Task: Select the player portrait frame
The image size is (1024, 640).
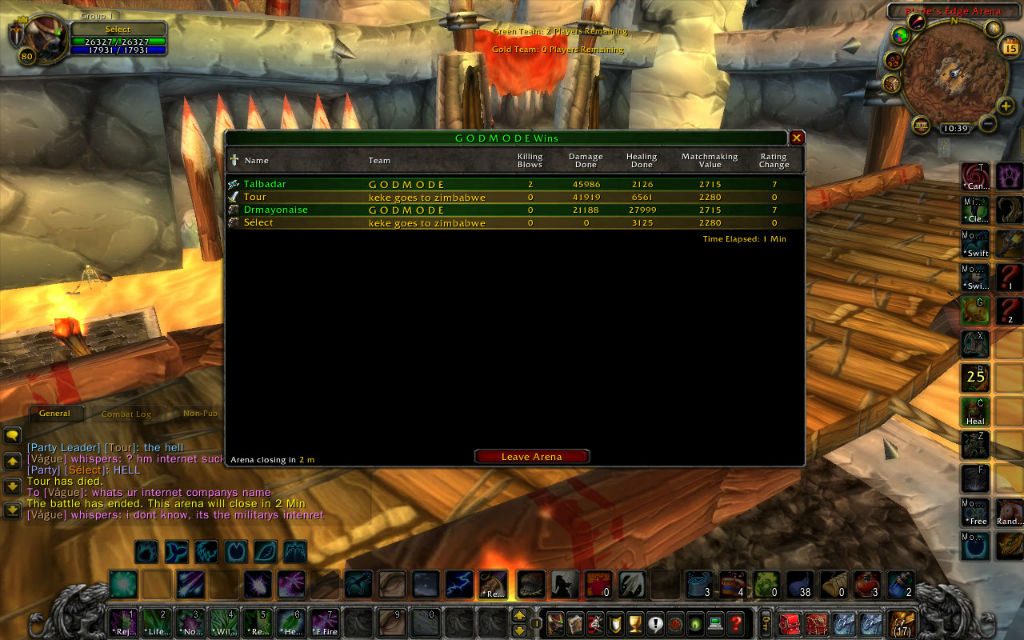Action: click(40, 40)
